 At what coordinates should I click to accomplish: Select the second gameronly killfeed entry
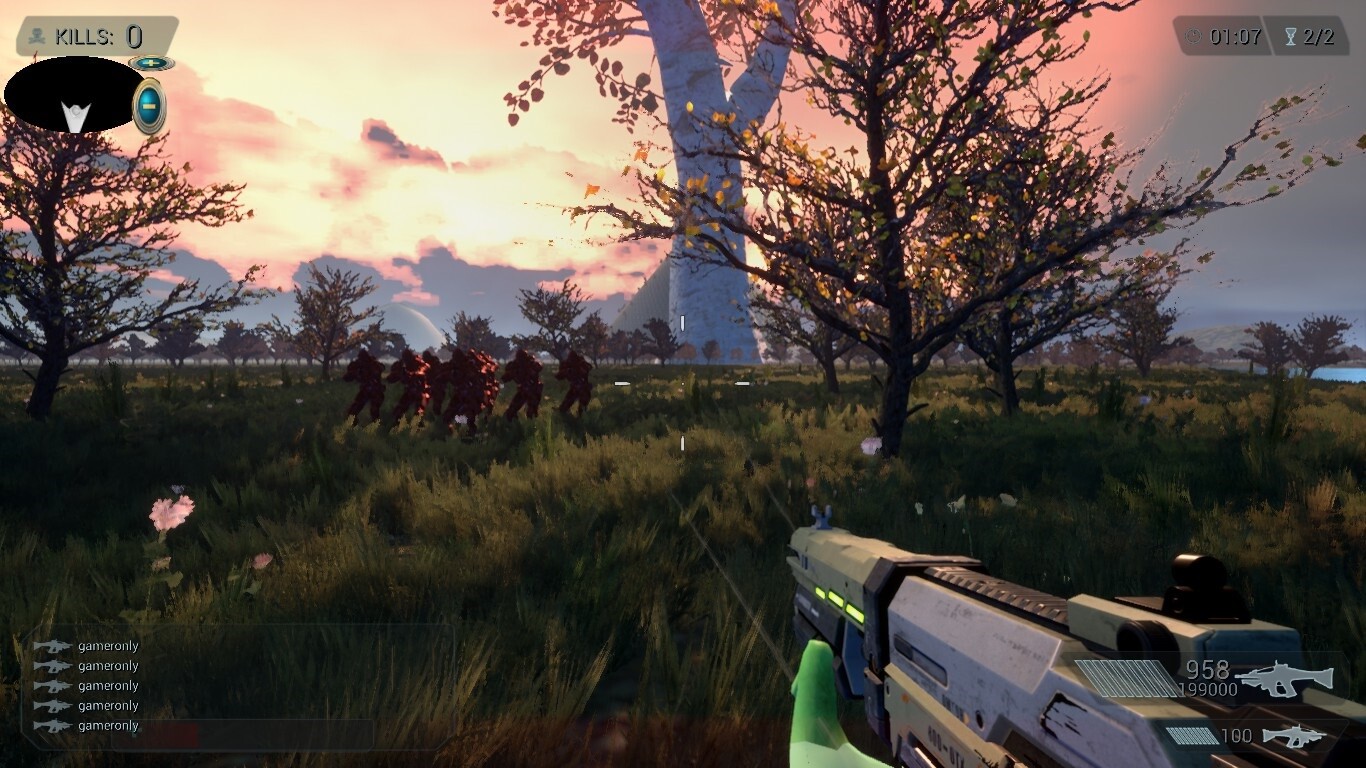107,665
